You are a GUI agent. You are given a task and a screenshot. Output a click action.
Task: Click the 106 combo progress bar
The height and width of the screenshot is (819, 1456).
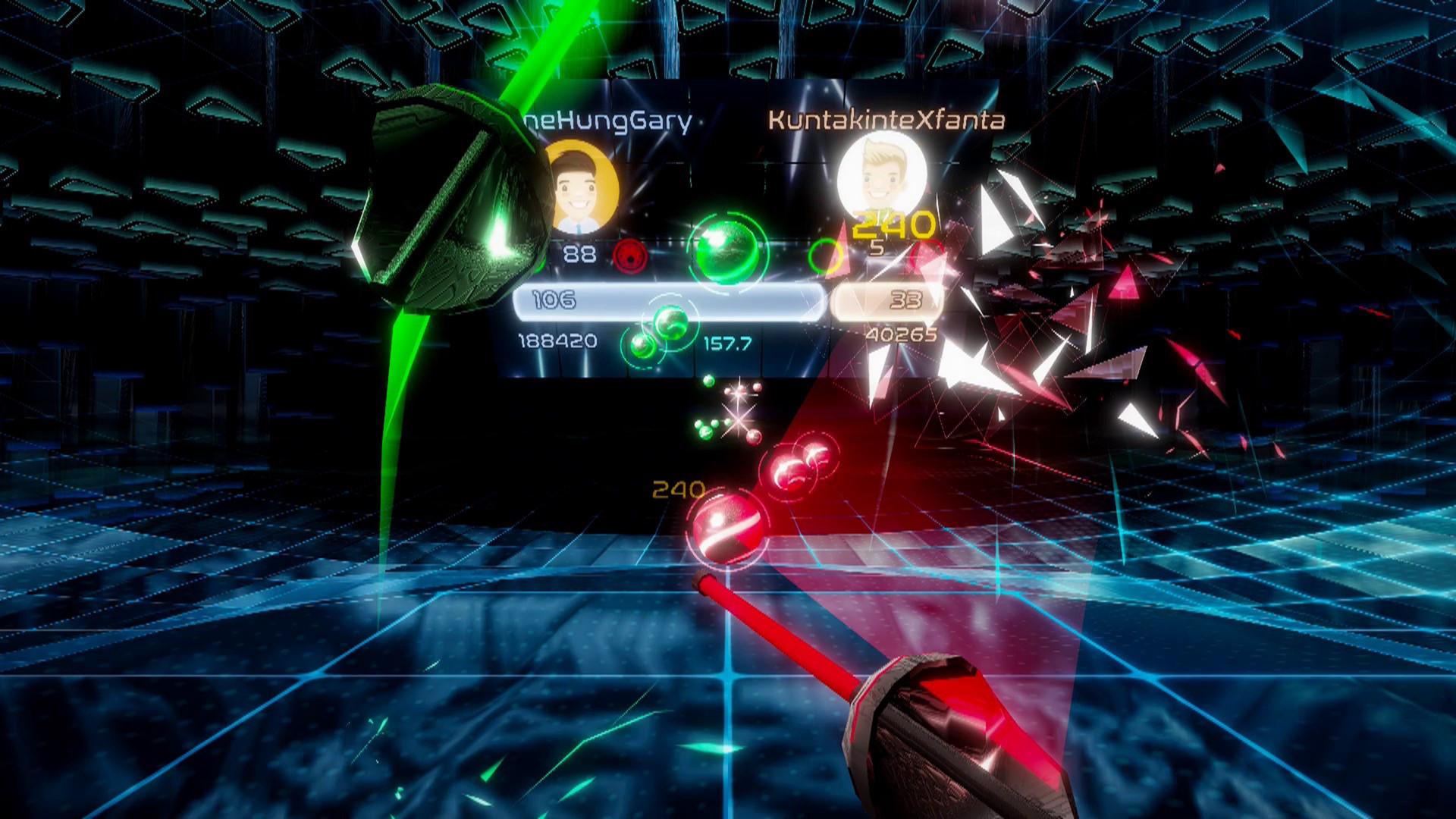[667, 301]
